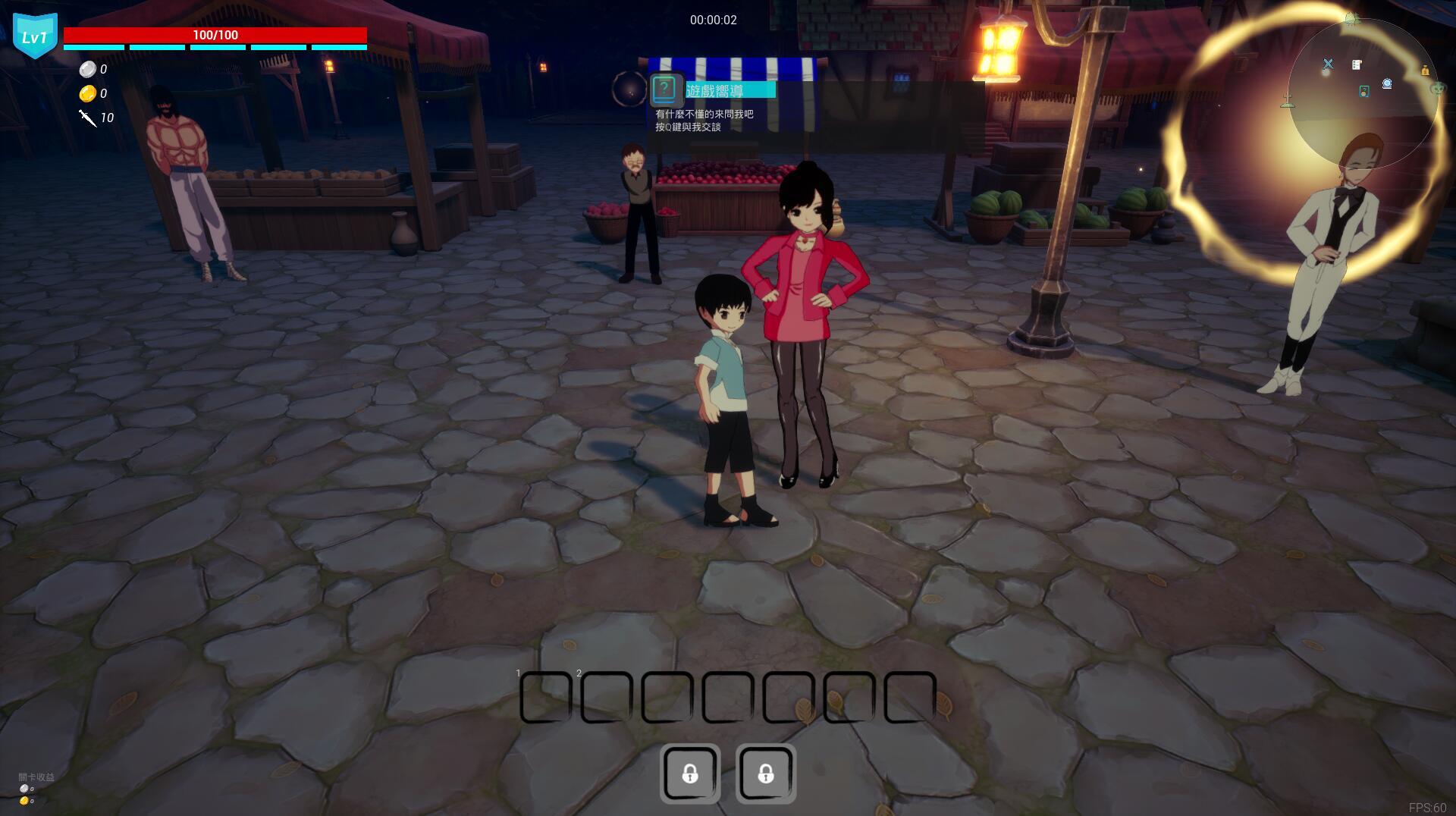
Task: Click the picture frame icon on the minimap
Action: pos(1364,91)
